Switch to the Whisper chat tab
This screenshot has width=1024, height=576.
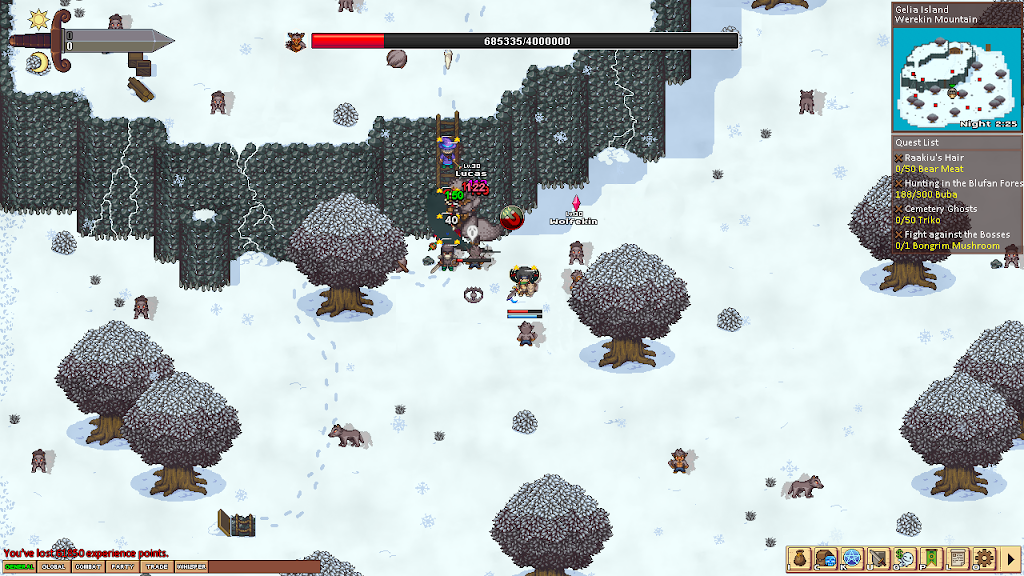pos(191,567)
